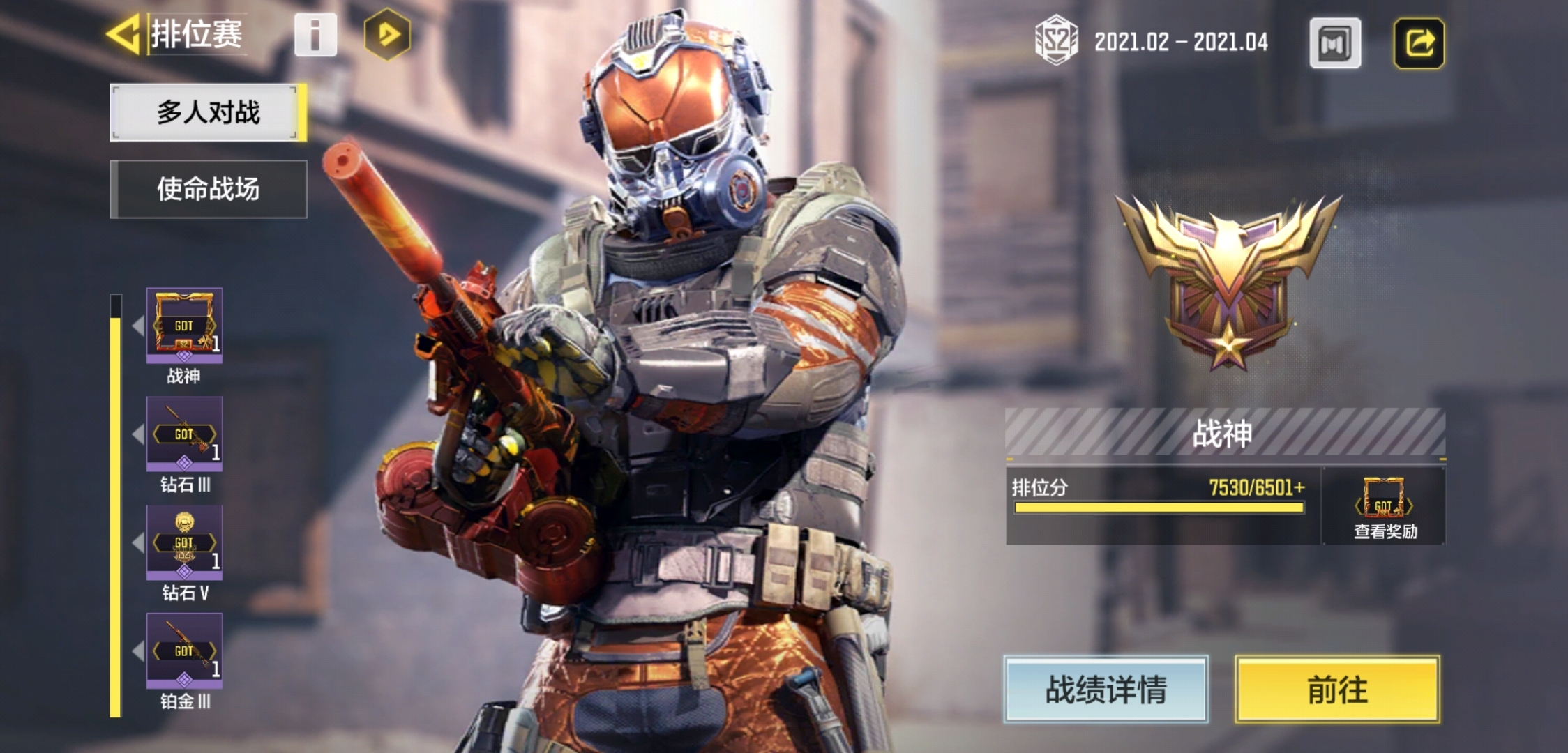Image resolution: width=1568 pixels, height=753 pixels.
Task: Tap the yellow hexagon play icon
Action: [388, 34]
